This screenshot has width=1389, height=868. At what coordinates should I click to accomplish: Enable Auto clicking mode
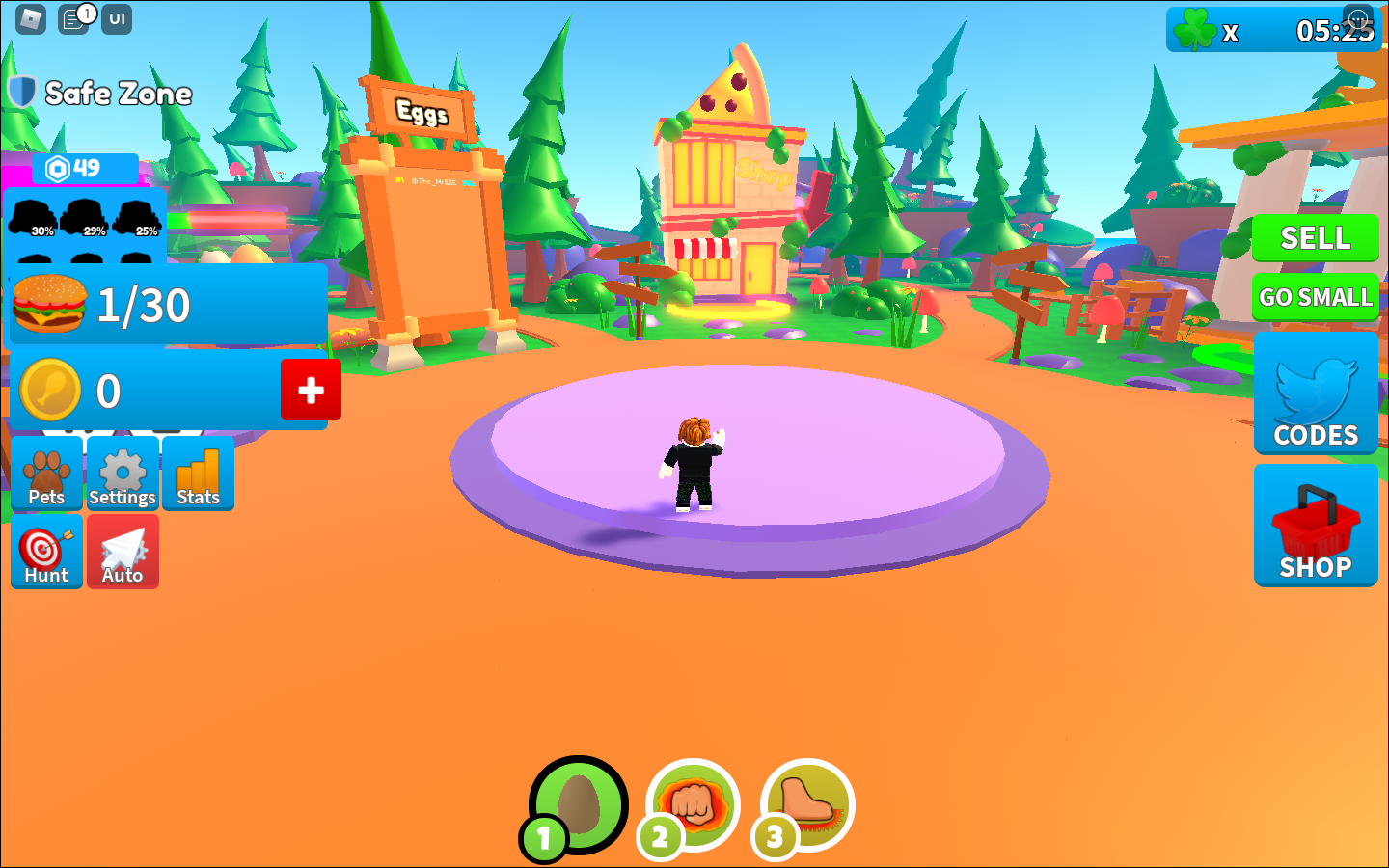click(x=123, y=552)
